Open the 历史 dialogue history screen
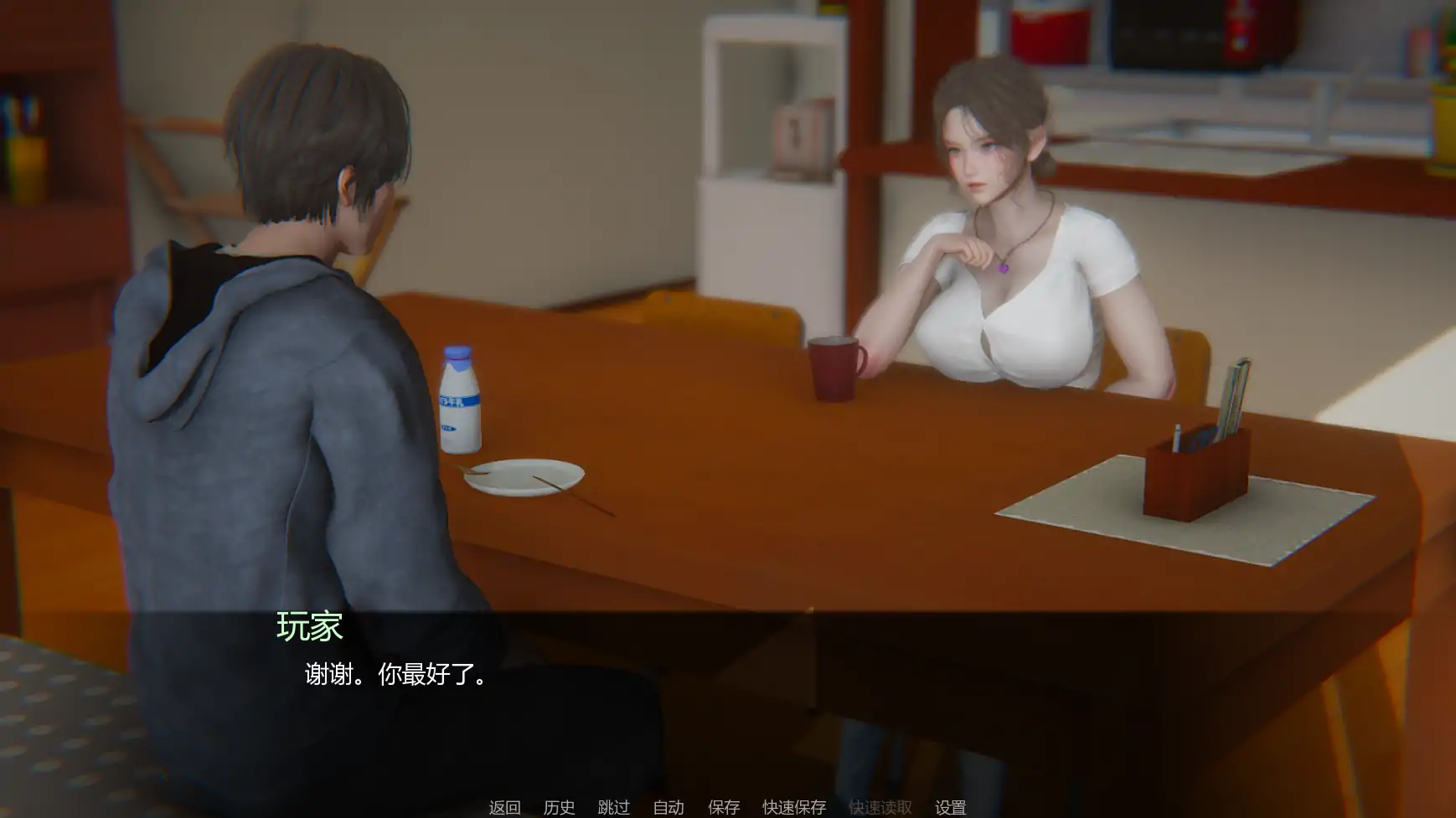 point(560,807)
